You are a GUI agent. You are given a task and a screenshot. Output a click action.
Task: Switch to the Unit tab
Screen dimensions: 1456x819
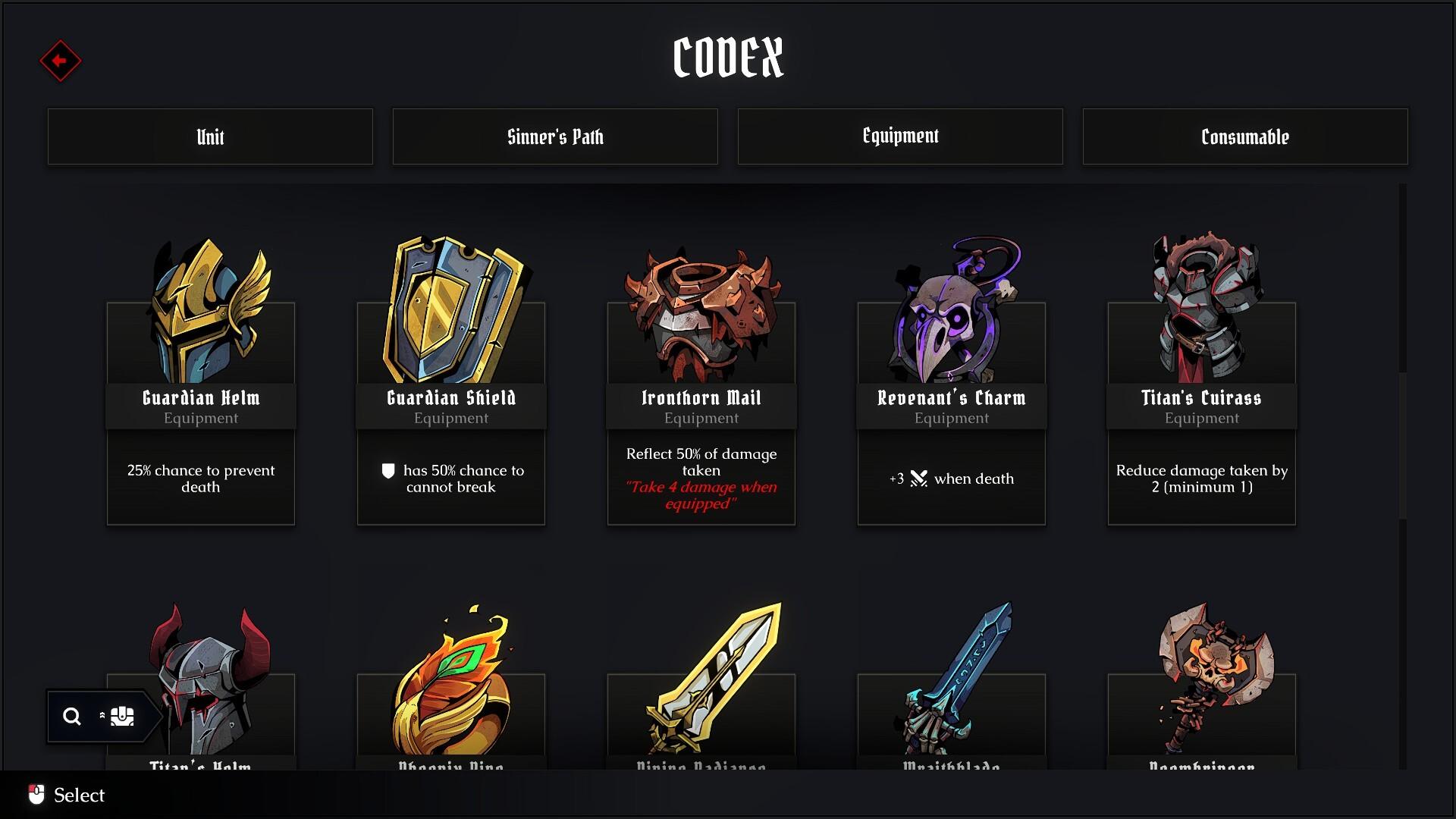(210, 136)
